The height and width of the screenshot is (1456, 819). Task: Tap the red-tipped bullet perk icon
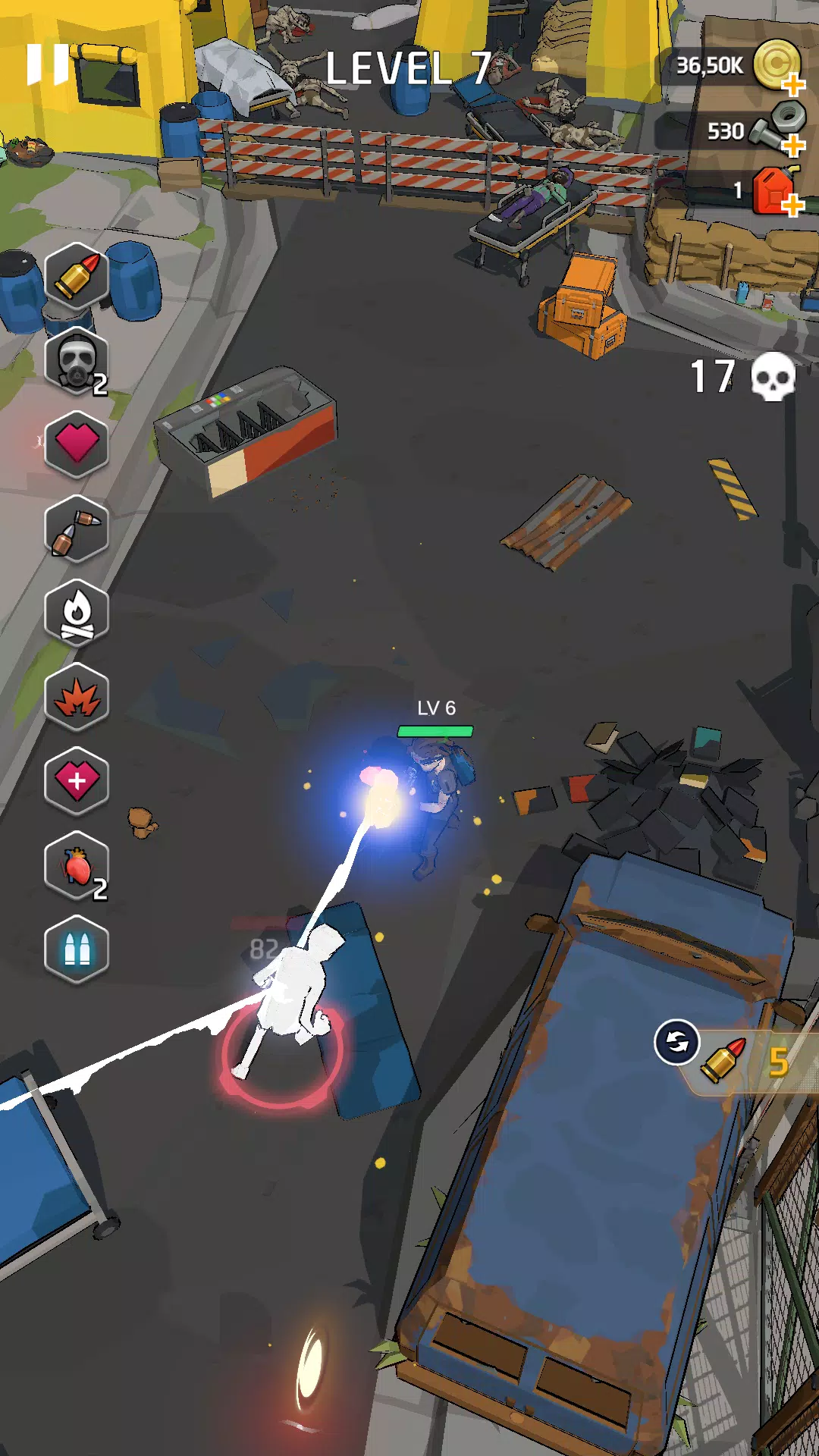click(x=77, y=276)
